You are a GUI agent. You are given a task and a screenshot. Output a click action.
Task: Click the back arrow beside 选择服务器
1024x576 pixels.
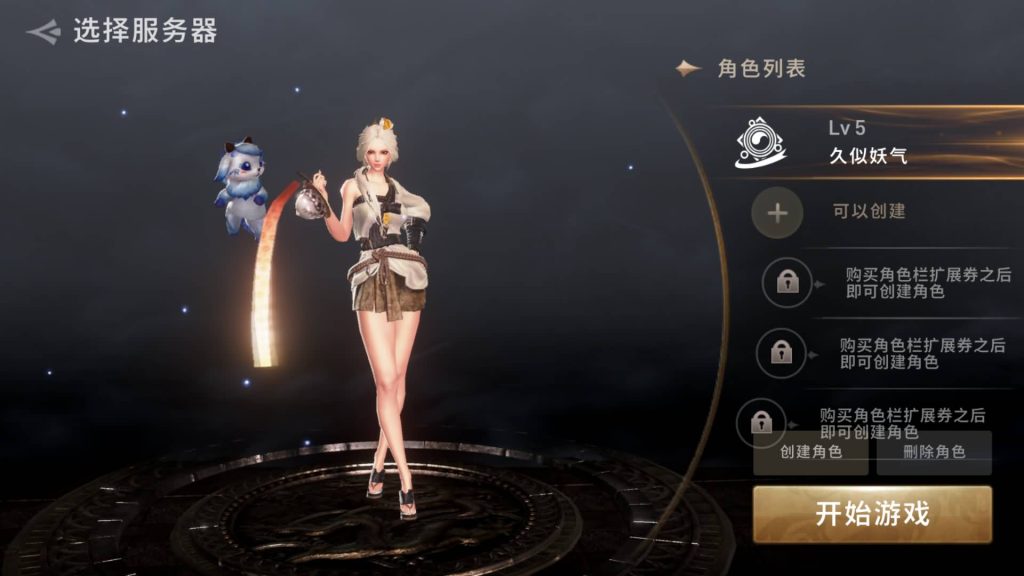44,32
